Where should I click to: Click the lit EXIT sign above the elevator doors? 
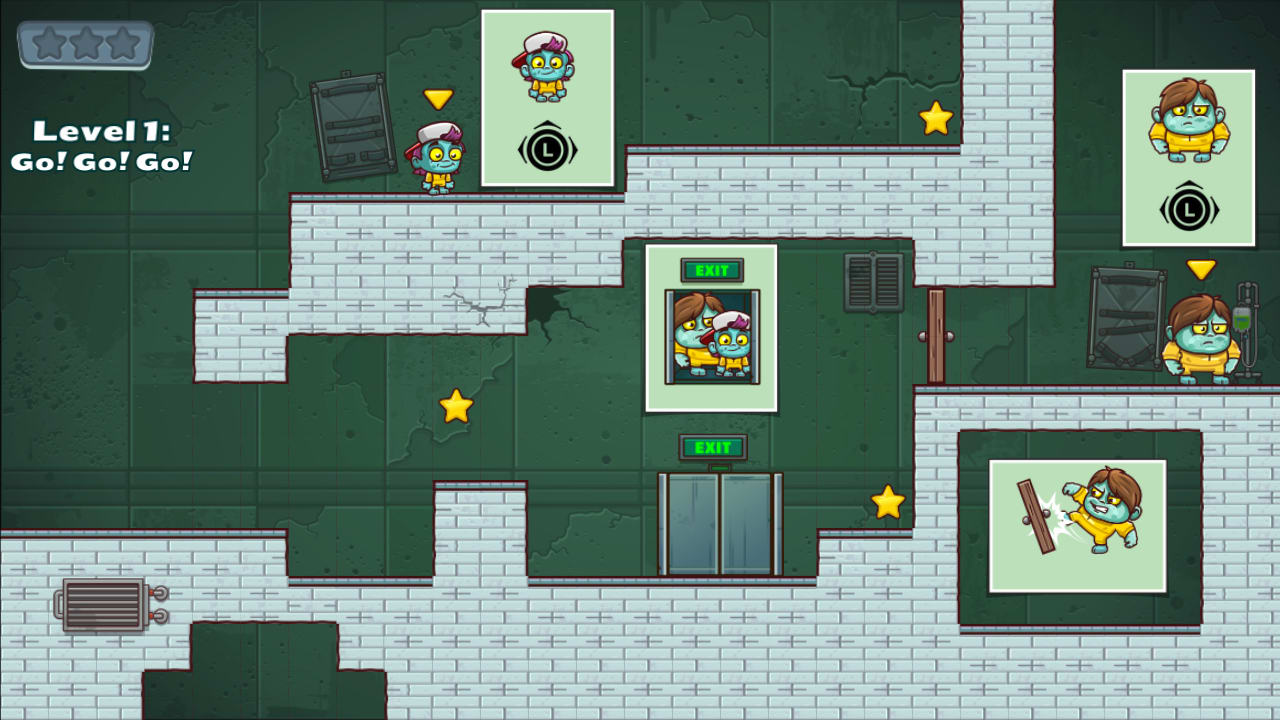click(713, 448)
